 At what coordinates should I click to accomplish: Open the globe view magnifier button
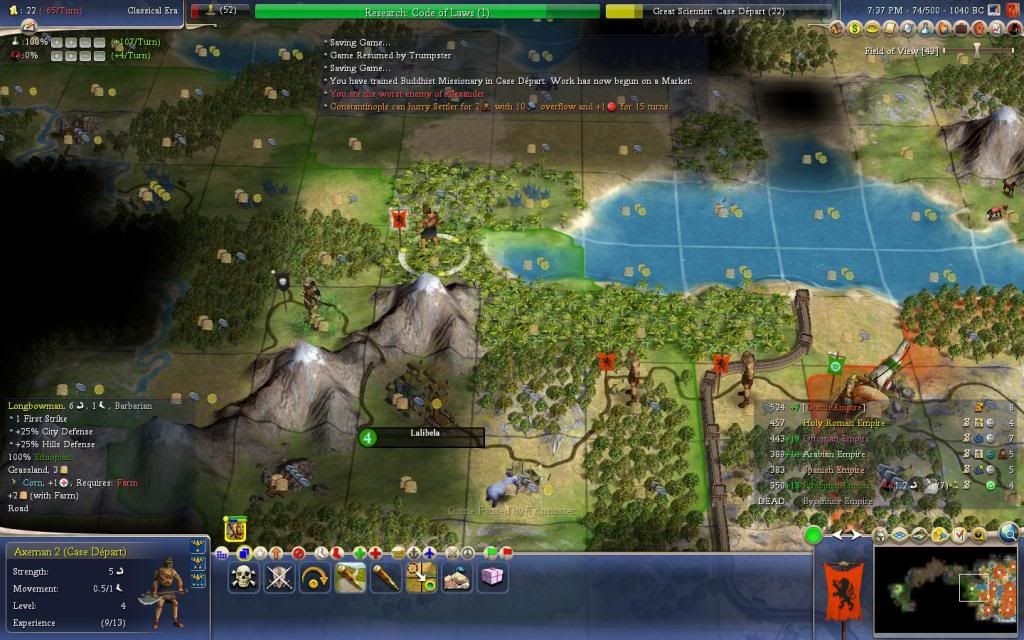click(1010, 534)
